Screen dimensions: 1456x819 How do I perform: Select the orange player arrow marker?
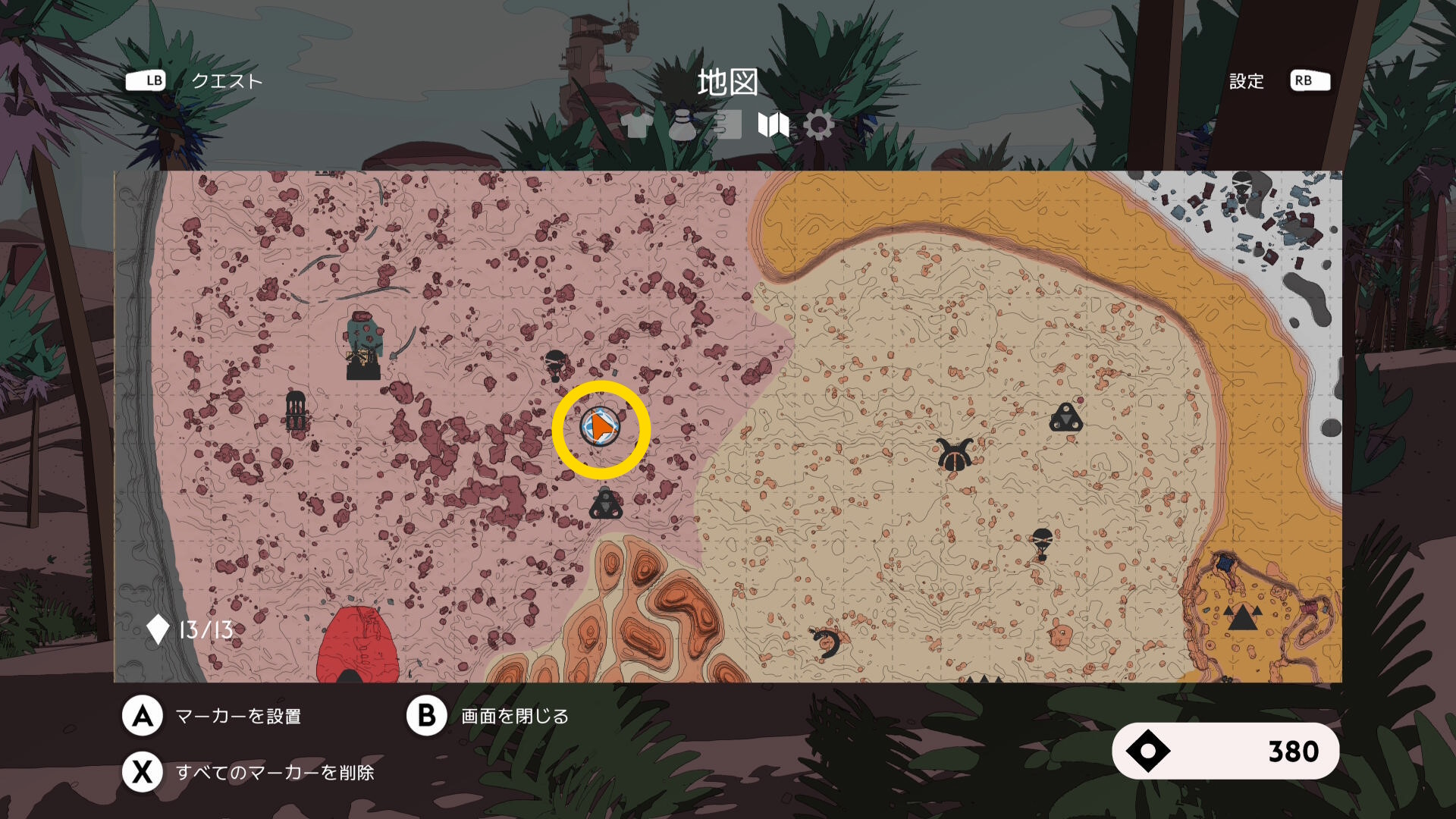coord(601,428)
